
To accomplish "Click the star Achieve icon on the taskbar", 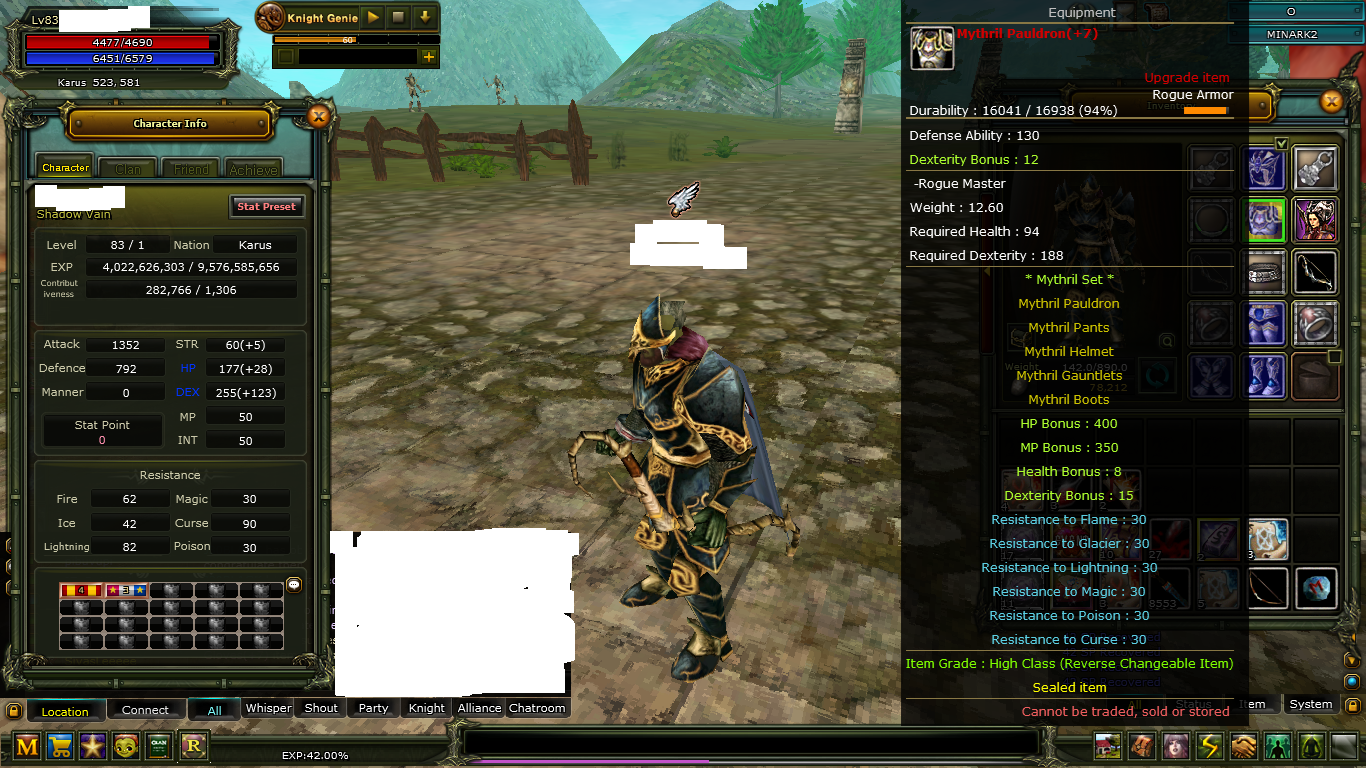I will pos(92,746).
